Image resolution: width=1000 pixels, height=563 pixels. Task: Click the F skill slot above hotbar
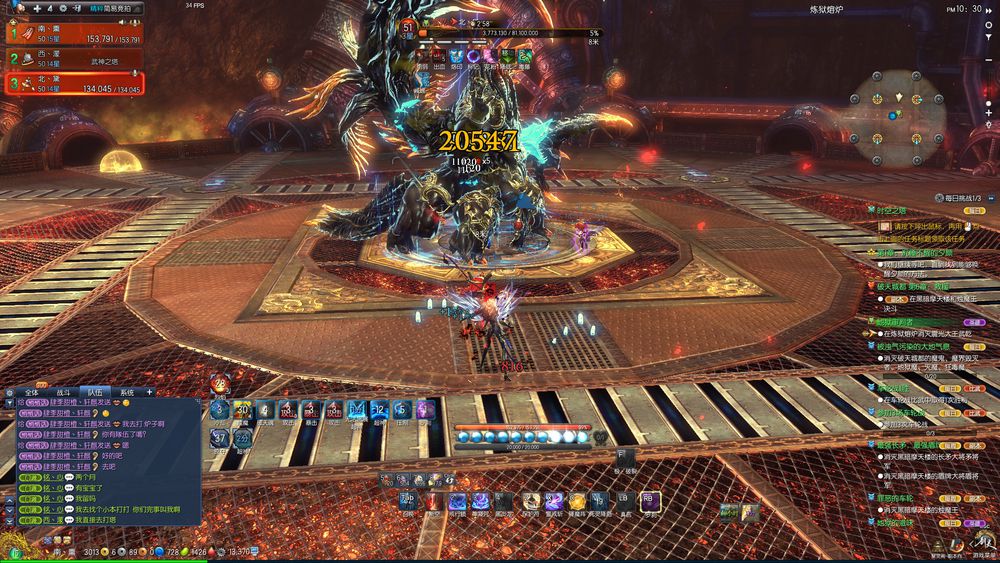pyautogui.click(x=619, y=458)
